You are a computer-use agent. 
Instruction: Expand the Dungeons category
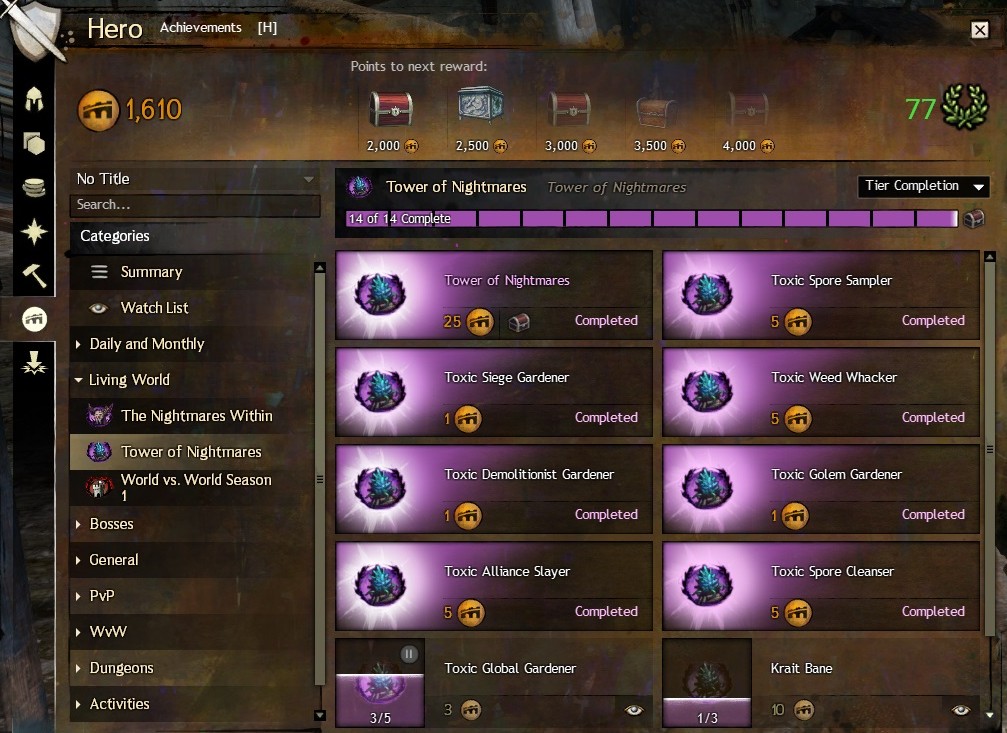coord(121,668)
